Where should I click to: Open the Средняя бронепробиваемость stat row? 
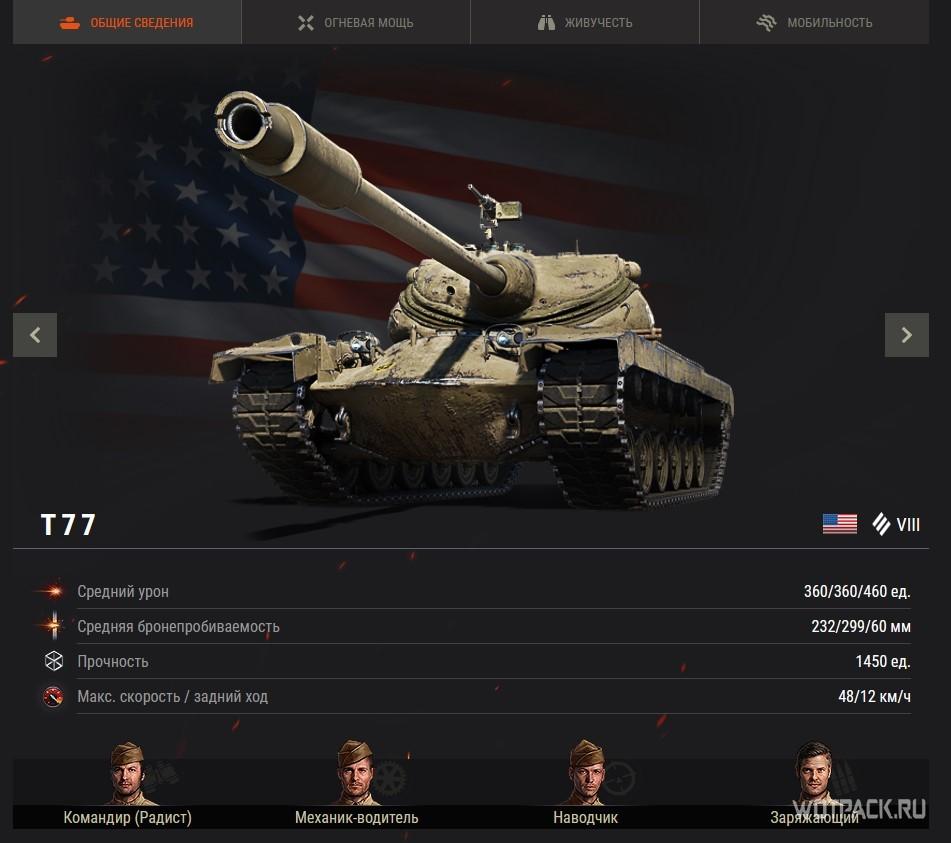pos(476,627)
